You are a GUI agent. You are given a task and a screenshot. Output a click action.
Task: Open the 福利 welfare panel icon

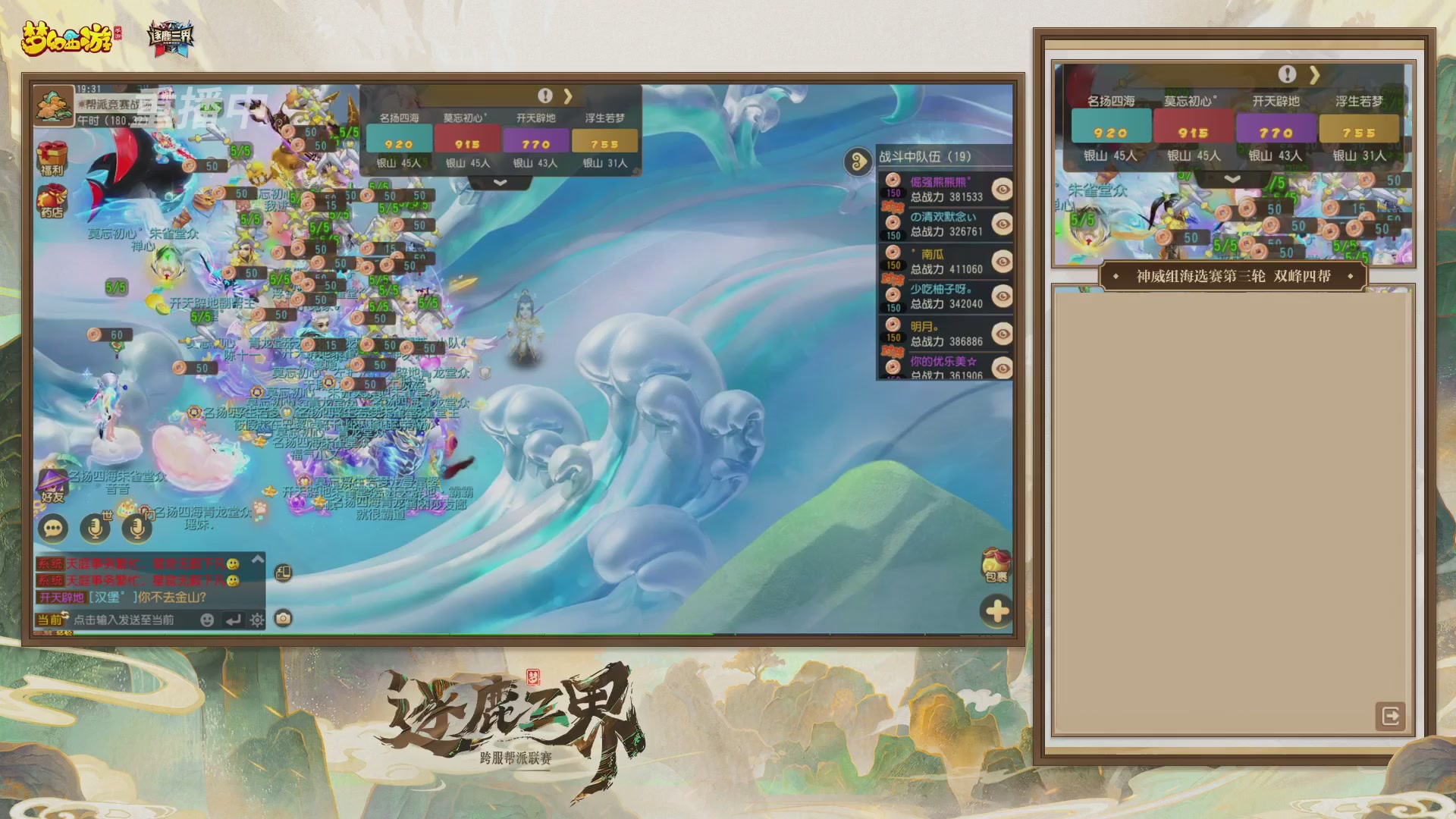point(52,155)
